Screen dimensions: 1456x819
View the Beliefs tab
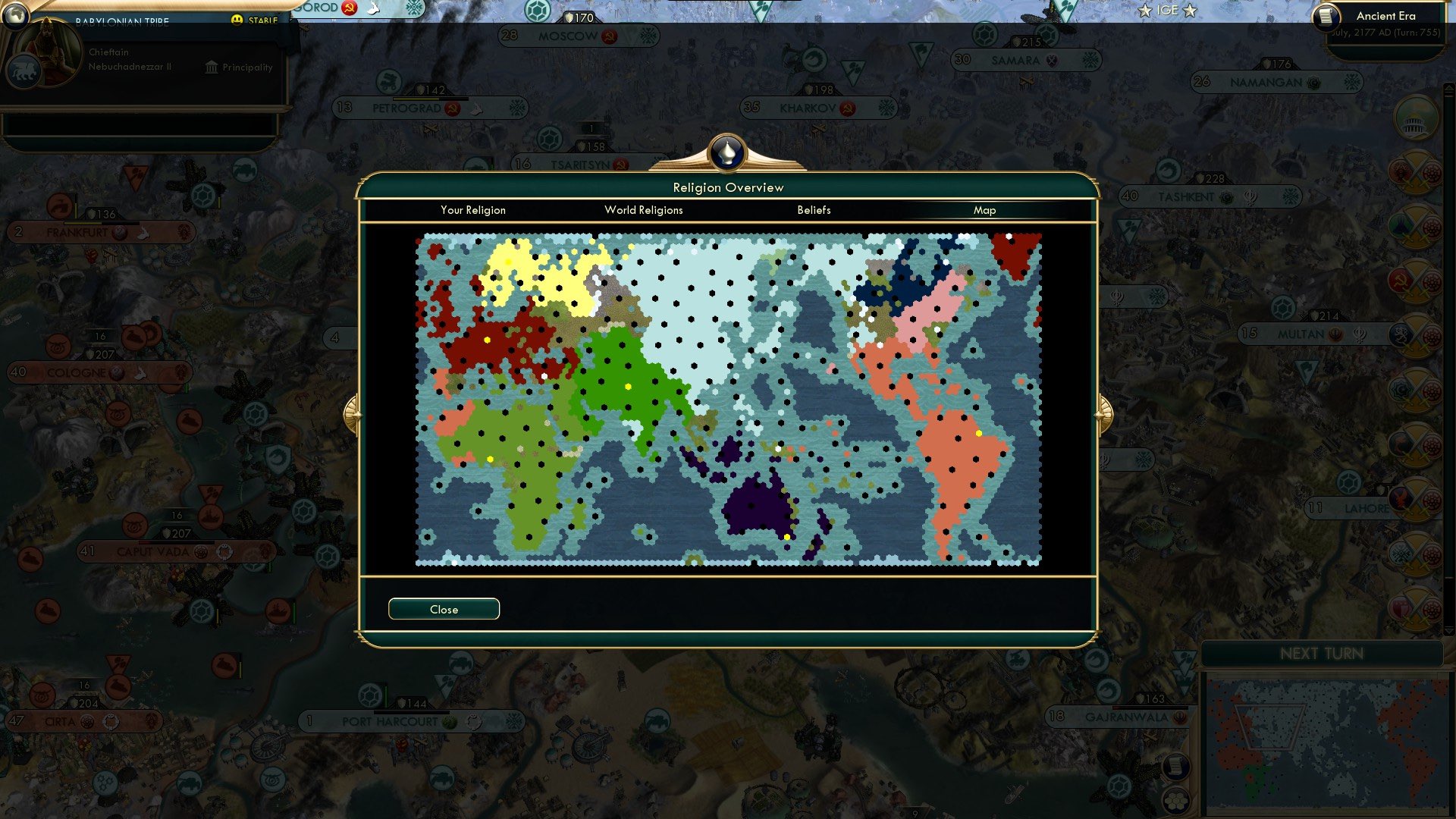pyautogui.click(x=814, y=210)
